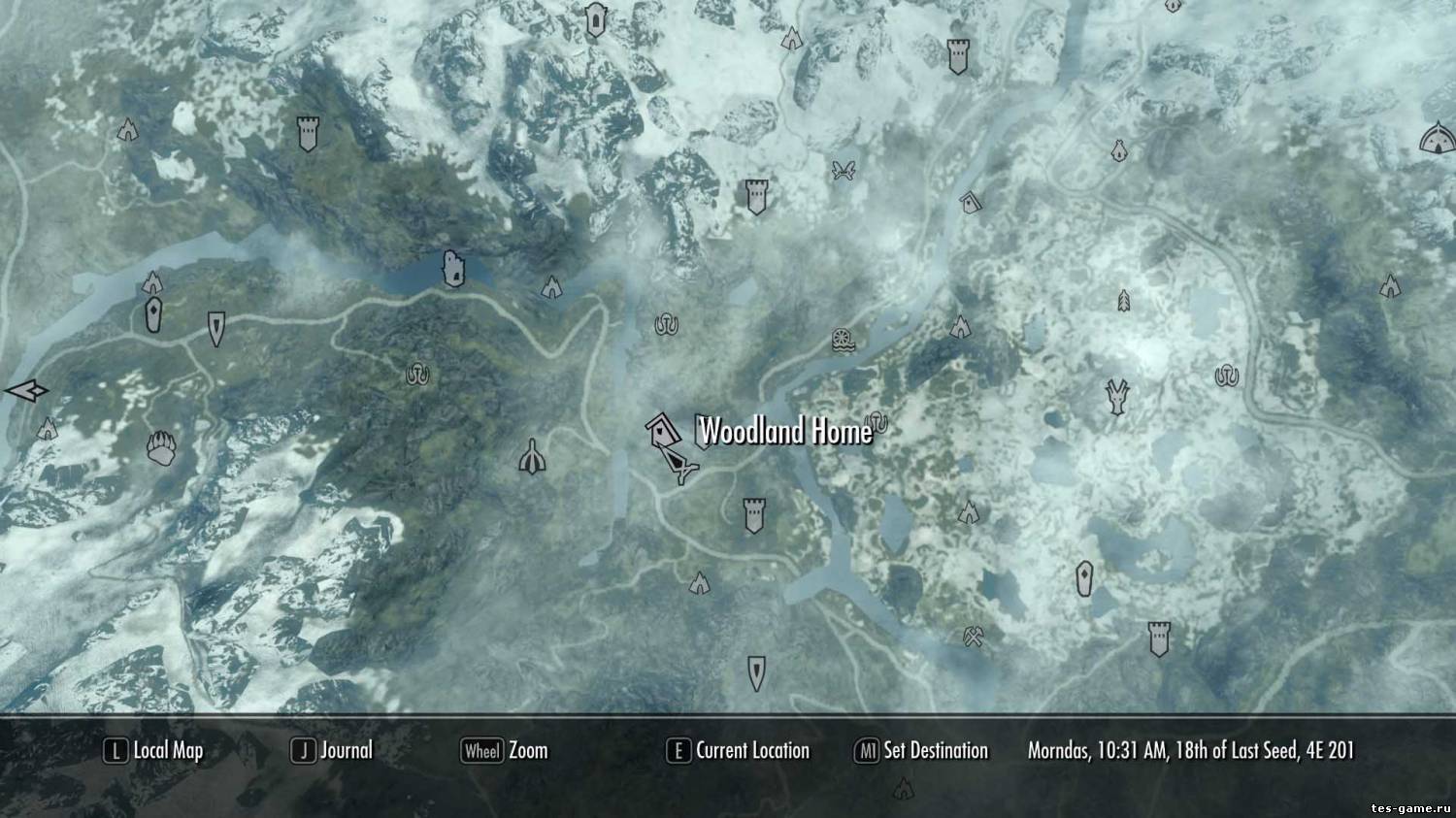
Task: Choose the antlers map marker
Action: point(843,171)
